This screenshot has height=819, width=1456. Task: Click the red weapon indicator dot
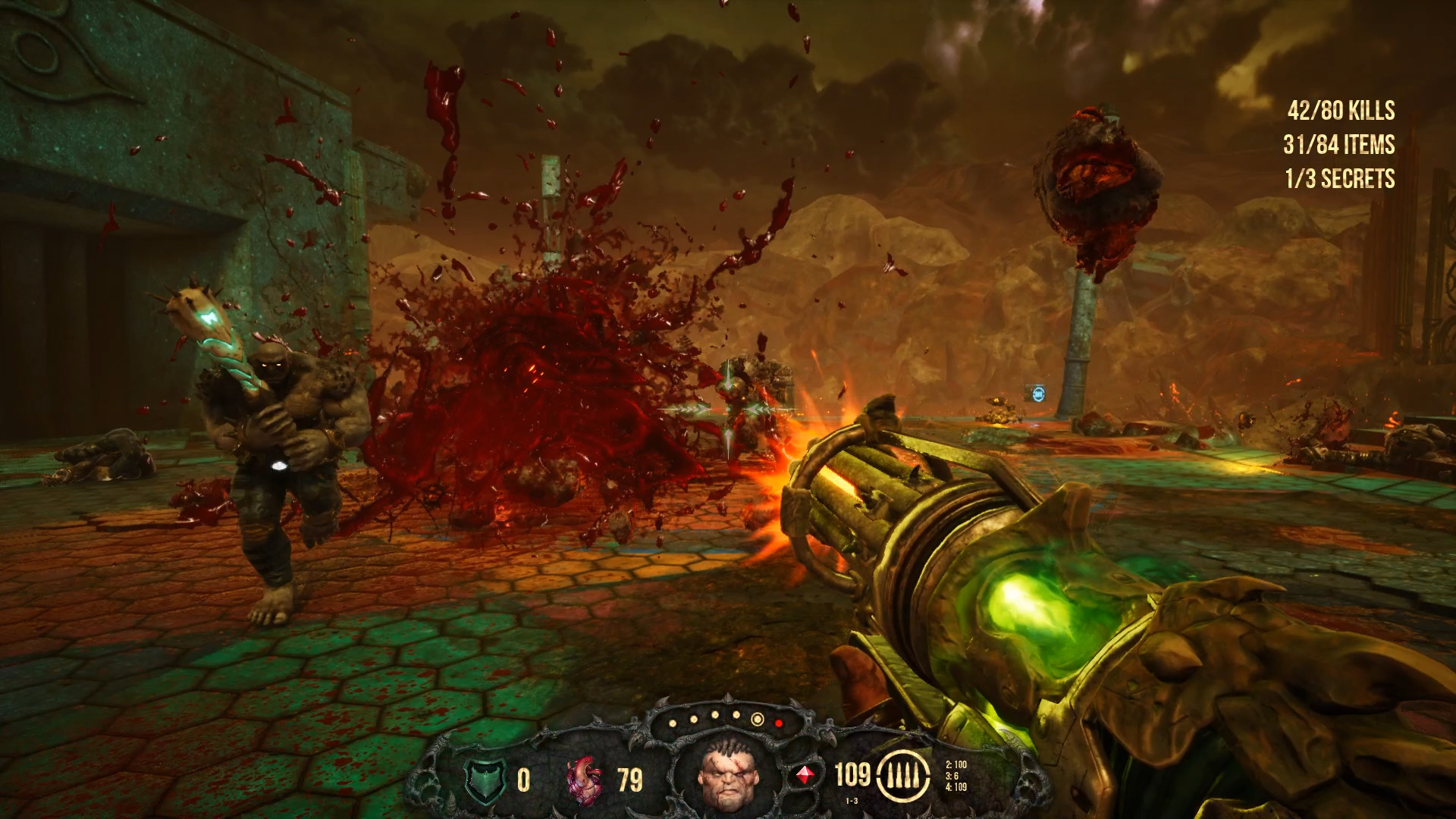(x=779, y=723)
